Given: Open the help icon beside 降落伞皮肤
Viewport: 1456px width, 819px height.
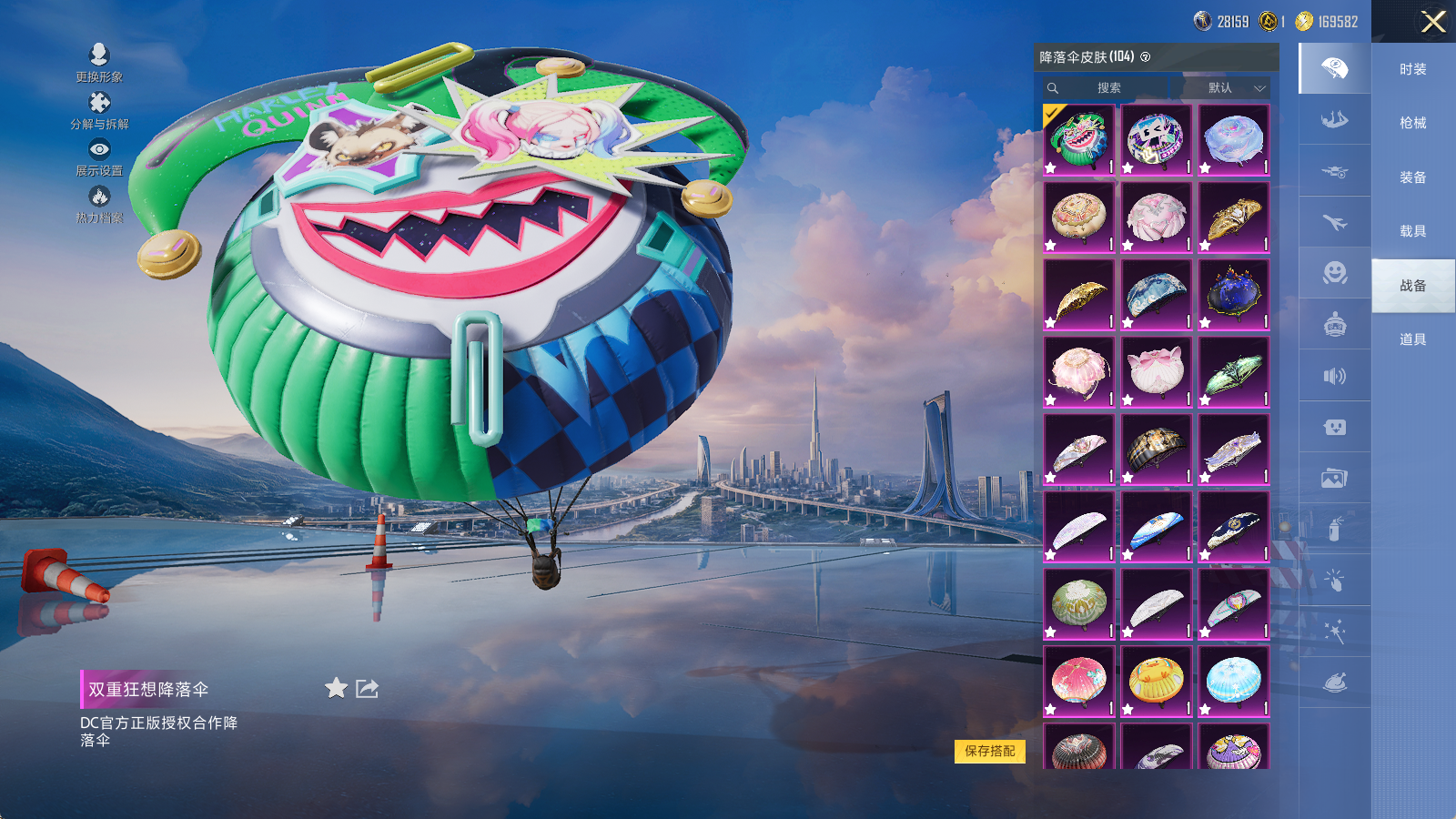Looking at the screenshot, I should (x=1146, y=57).
